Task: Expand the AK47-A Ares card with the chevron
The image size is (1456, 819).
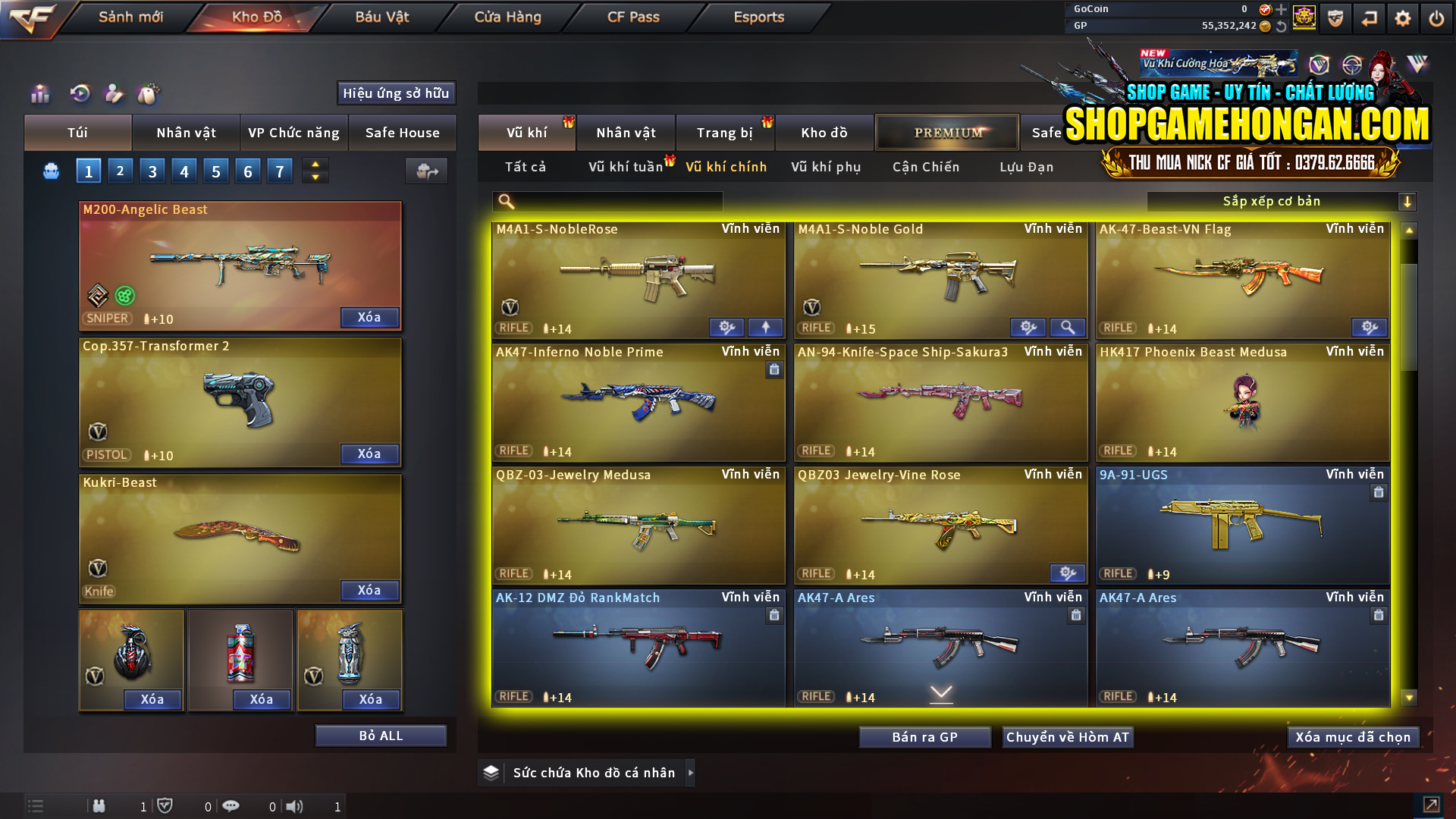Action: click(940, 693)
